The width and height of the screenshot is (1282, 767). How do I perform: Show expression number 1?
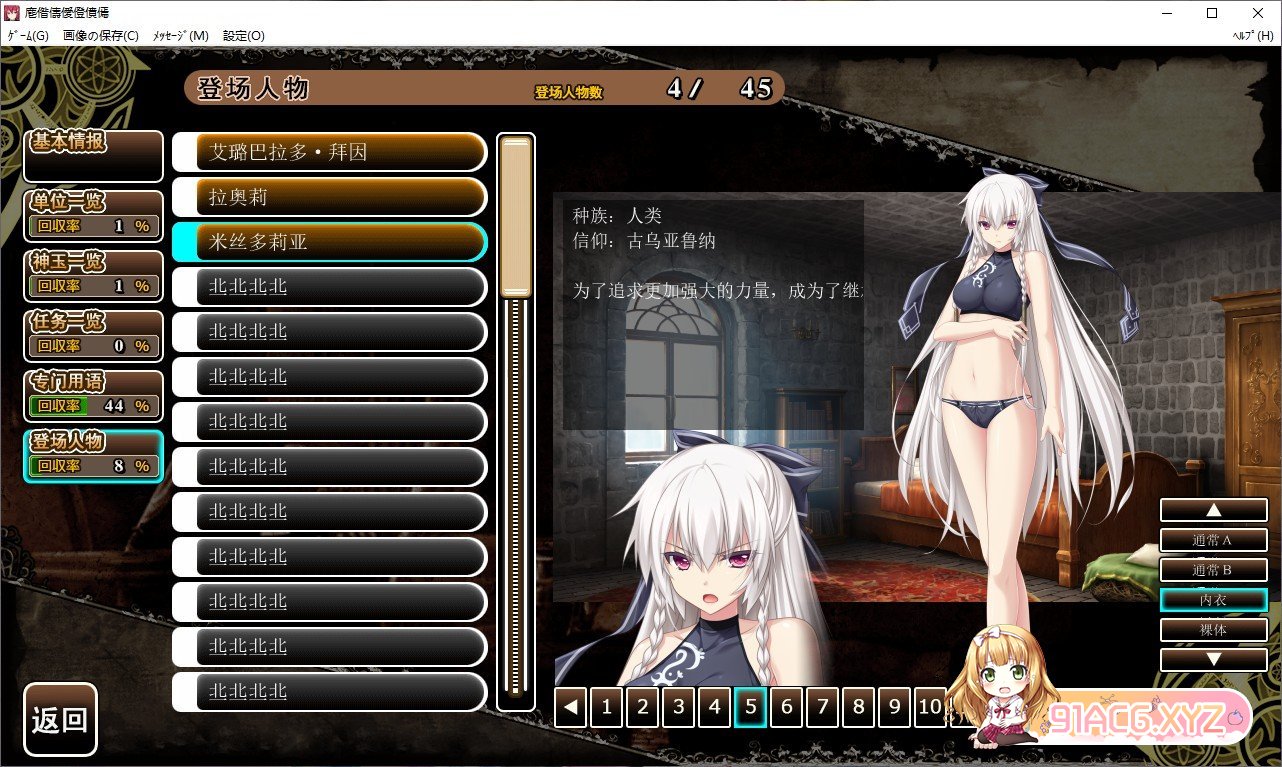[606, 708]
